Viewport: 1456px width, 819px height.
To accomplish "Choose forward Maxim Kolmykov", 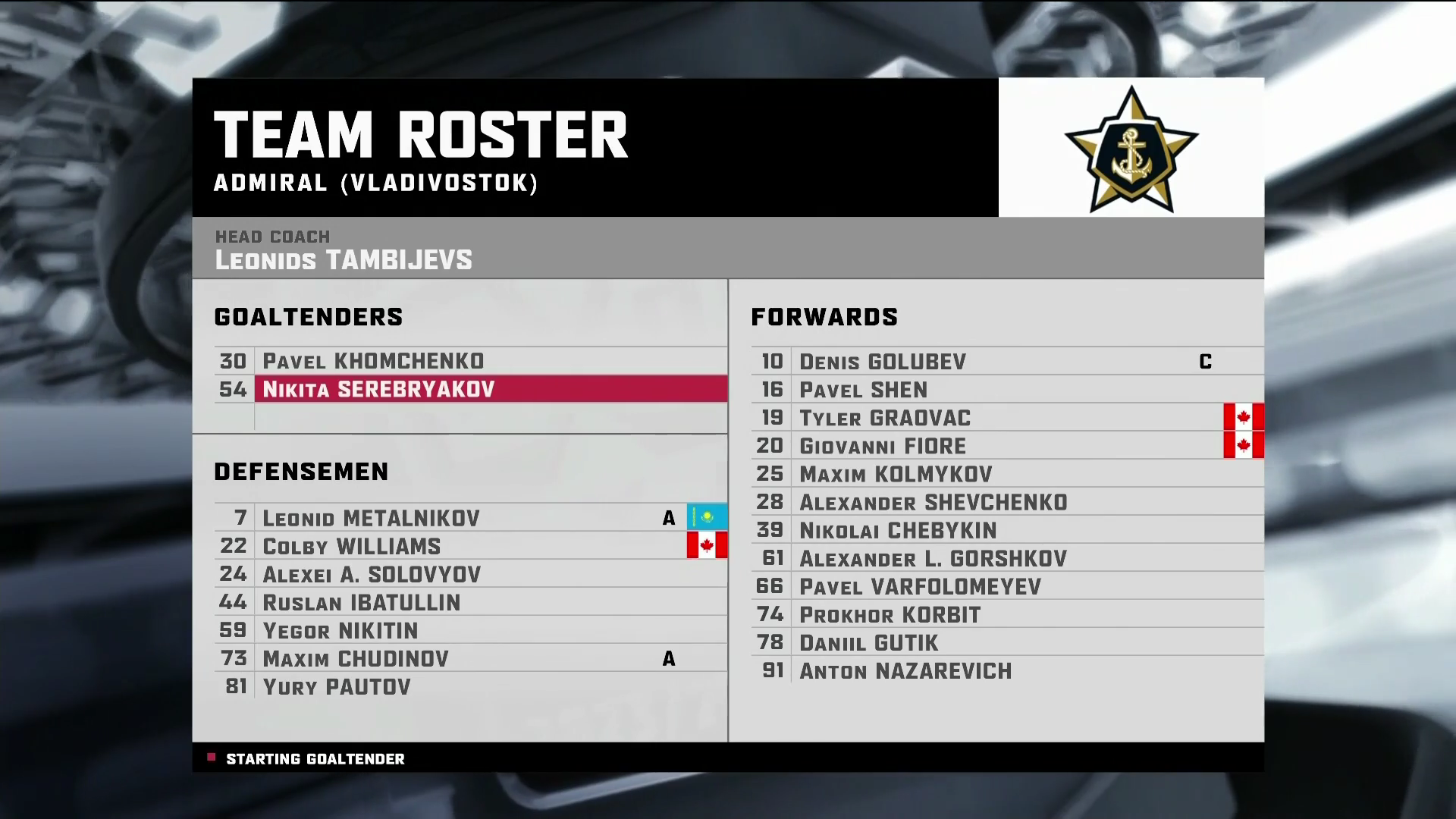I will [x=896, y=474].
